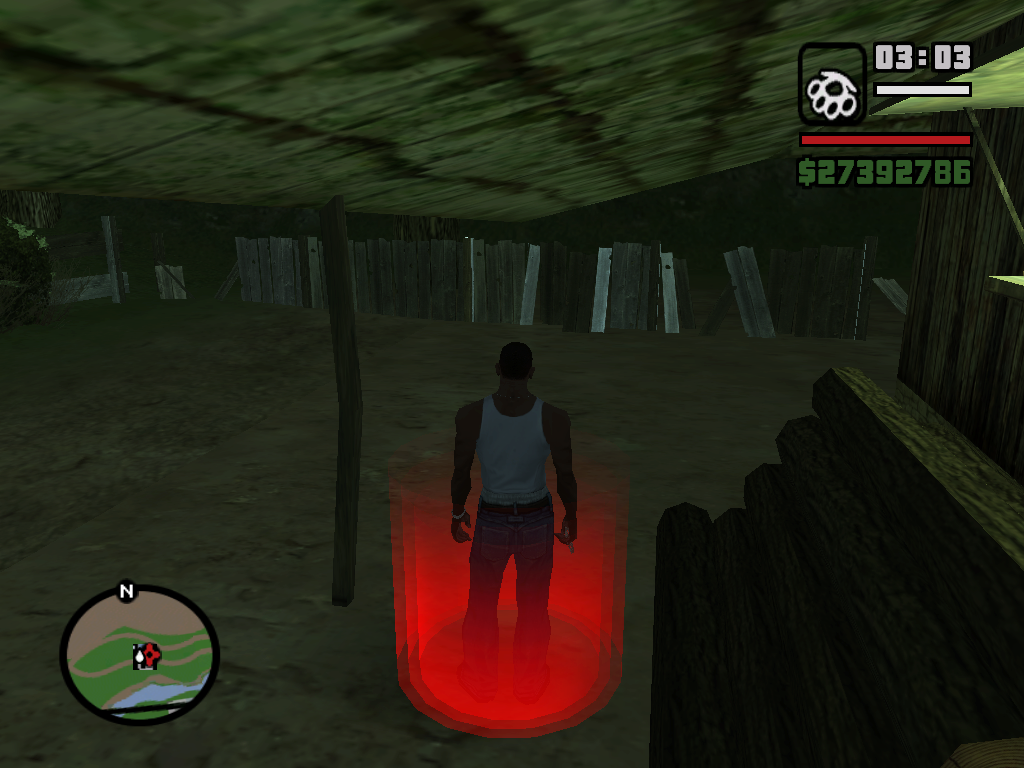Viewport: 1024px width, 768px height.
Task: Click the N compass marker on the radar
Action: click(x=126, y=591)
